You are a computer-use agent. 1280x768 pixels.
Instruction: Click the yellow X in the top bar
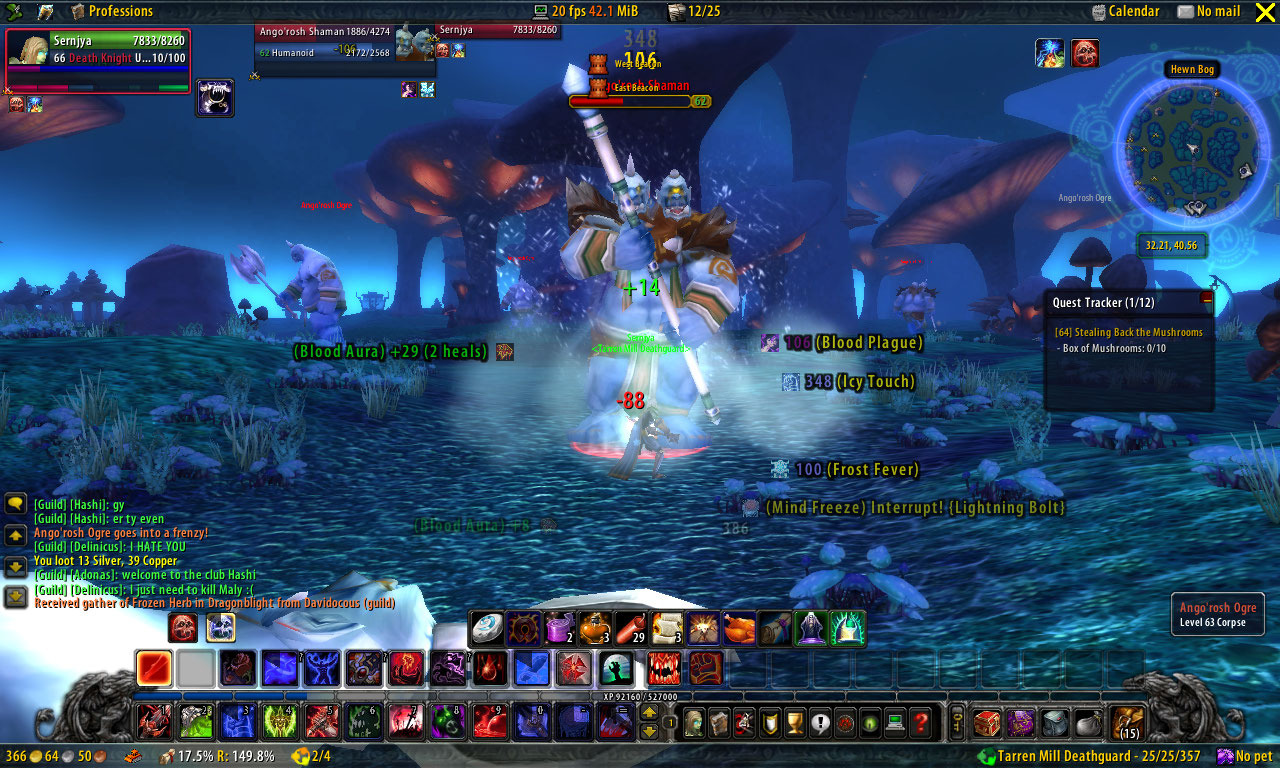1264,12
